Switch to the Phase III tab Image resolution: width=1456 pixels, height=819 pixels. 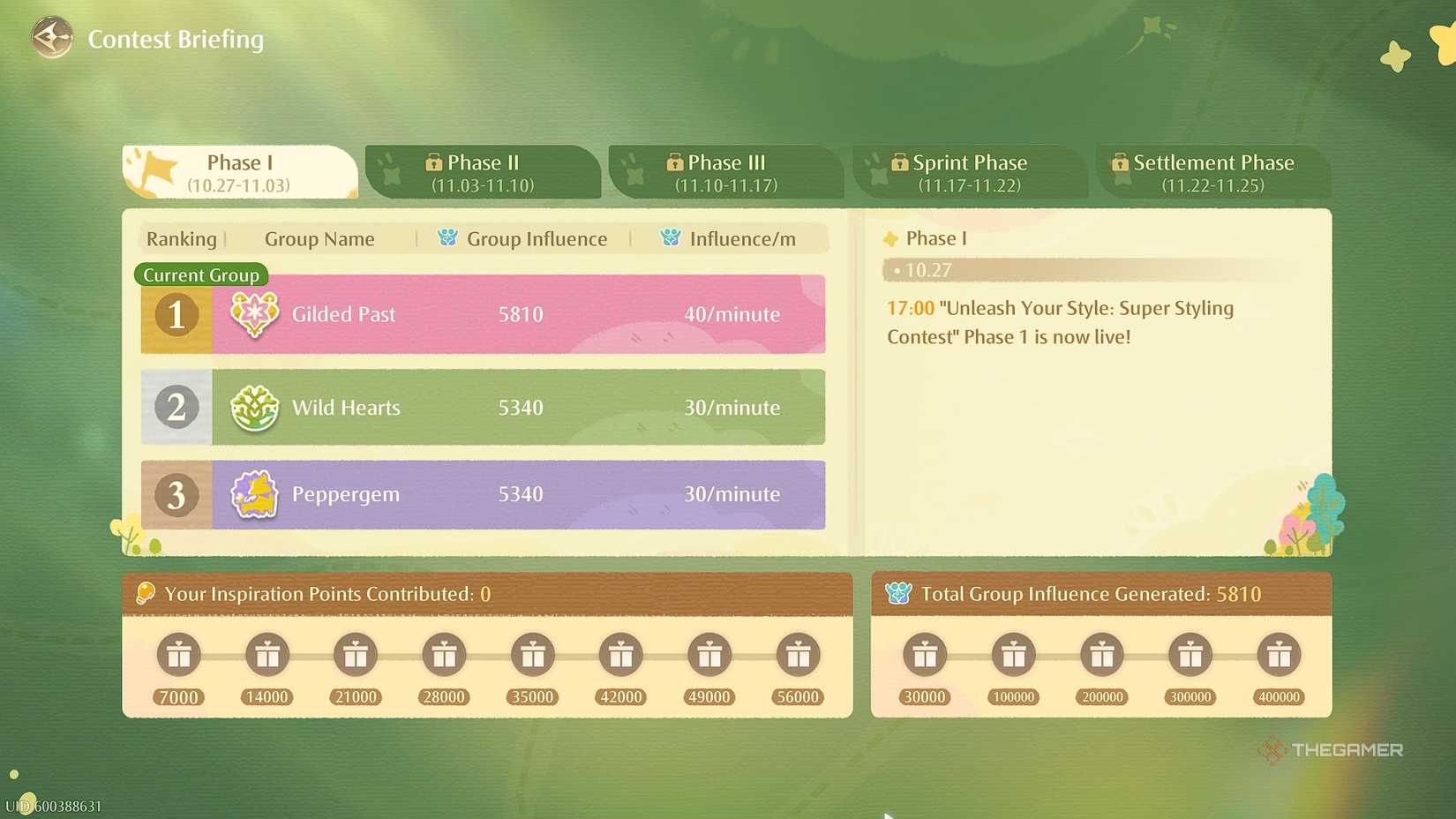click(x=725, y=172)
